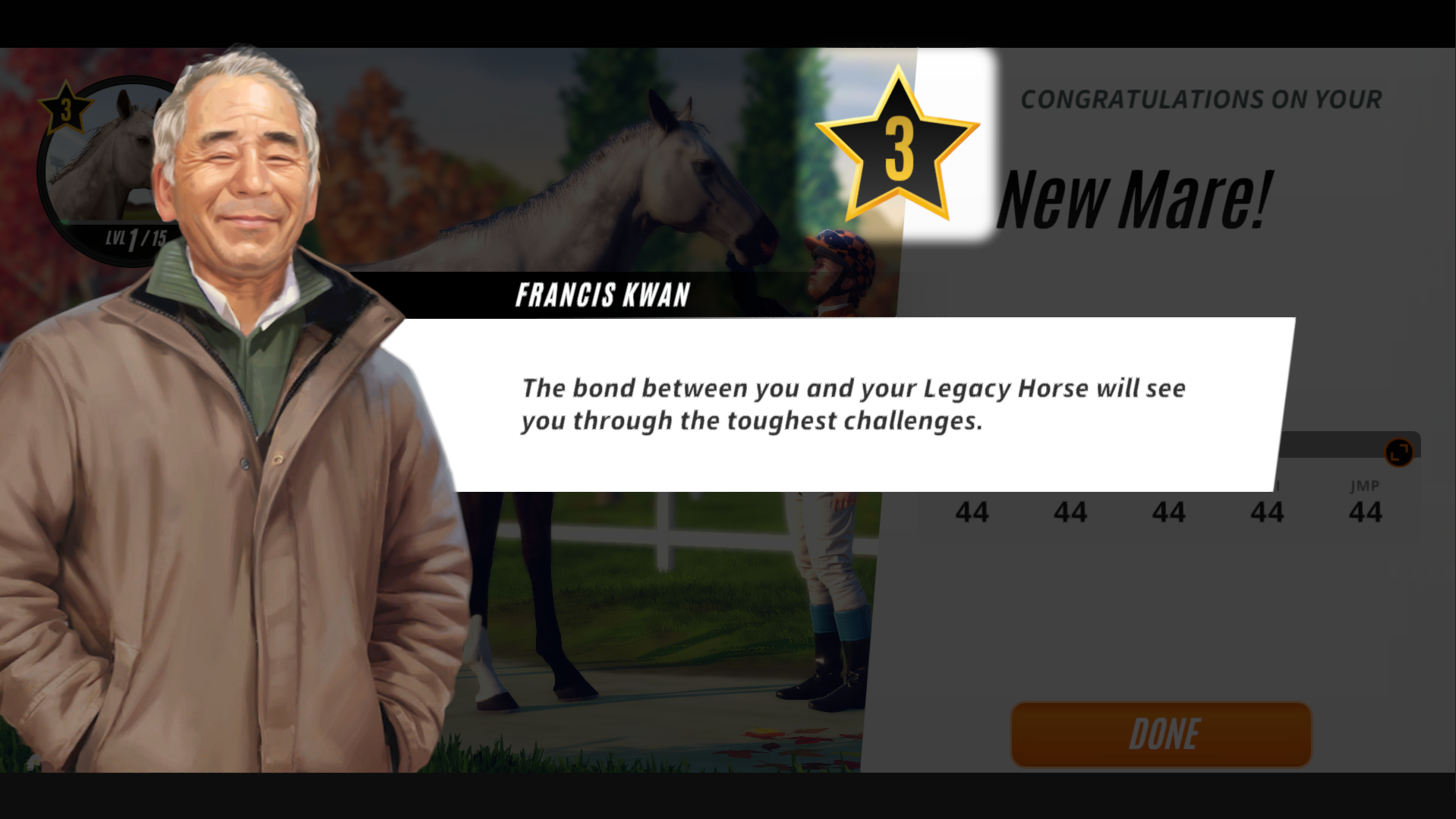This screenshot has height=819, width=1456.
Task: Select the JMP stat icon
Action: [x=1365, y=486]
